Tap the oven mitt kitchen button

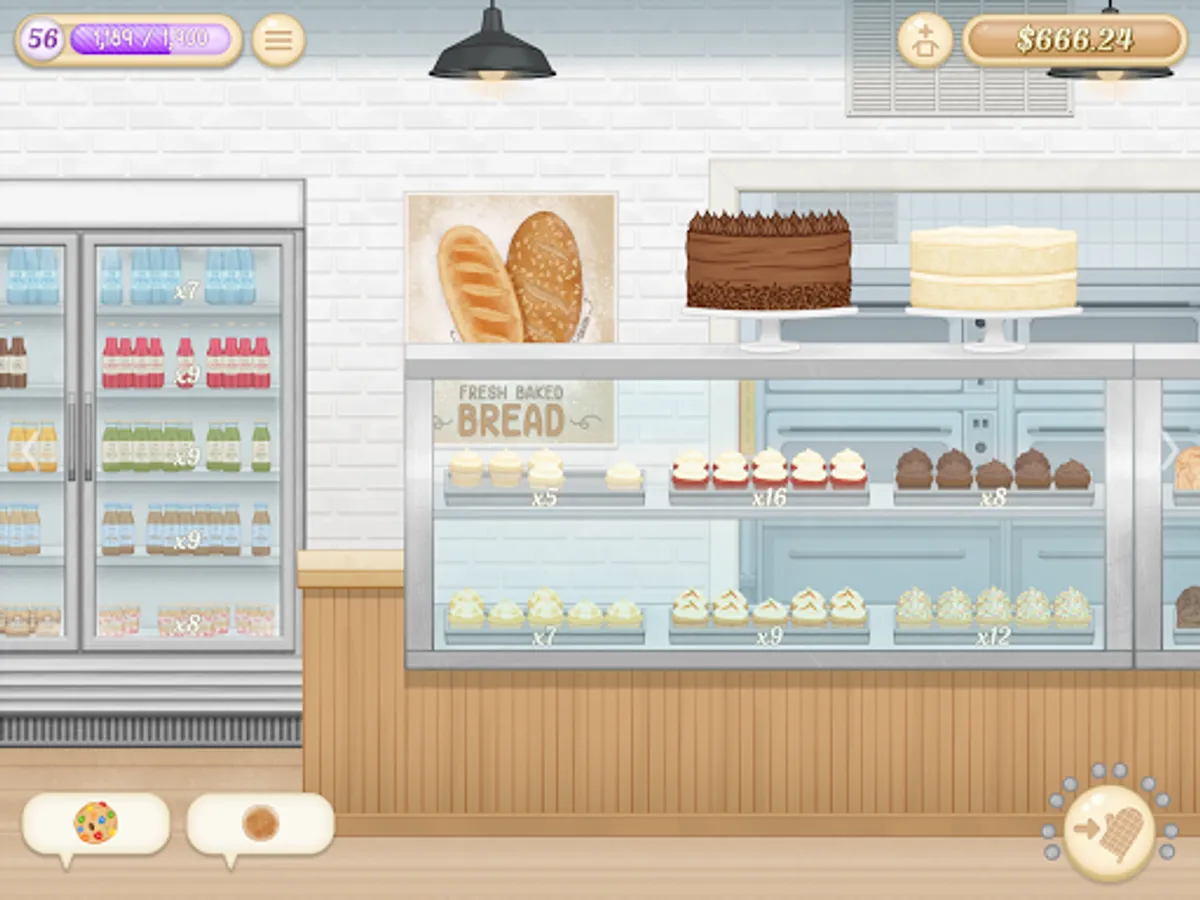(x=1108, y=831)
